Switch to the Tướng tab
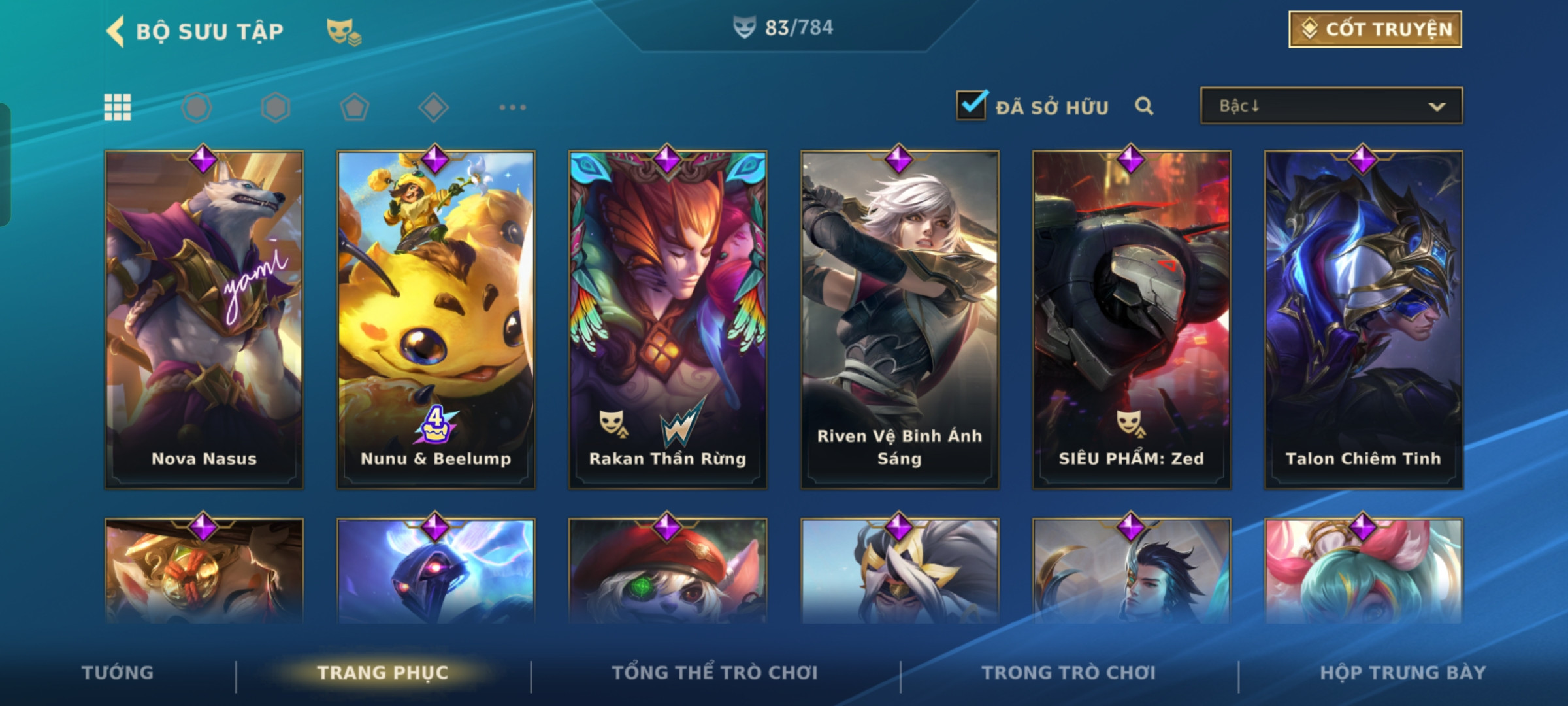 tap(118, 673)
